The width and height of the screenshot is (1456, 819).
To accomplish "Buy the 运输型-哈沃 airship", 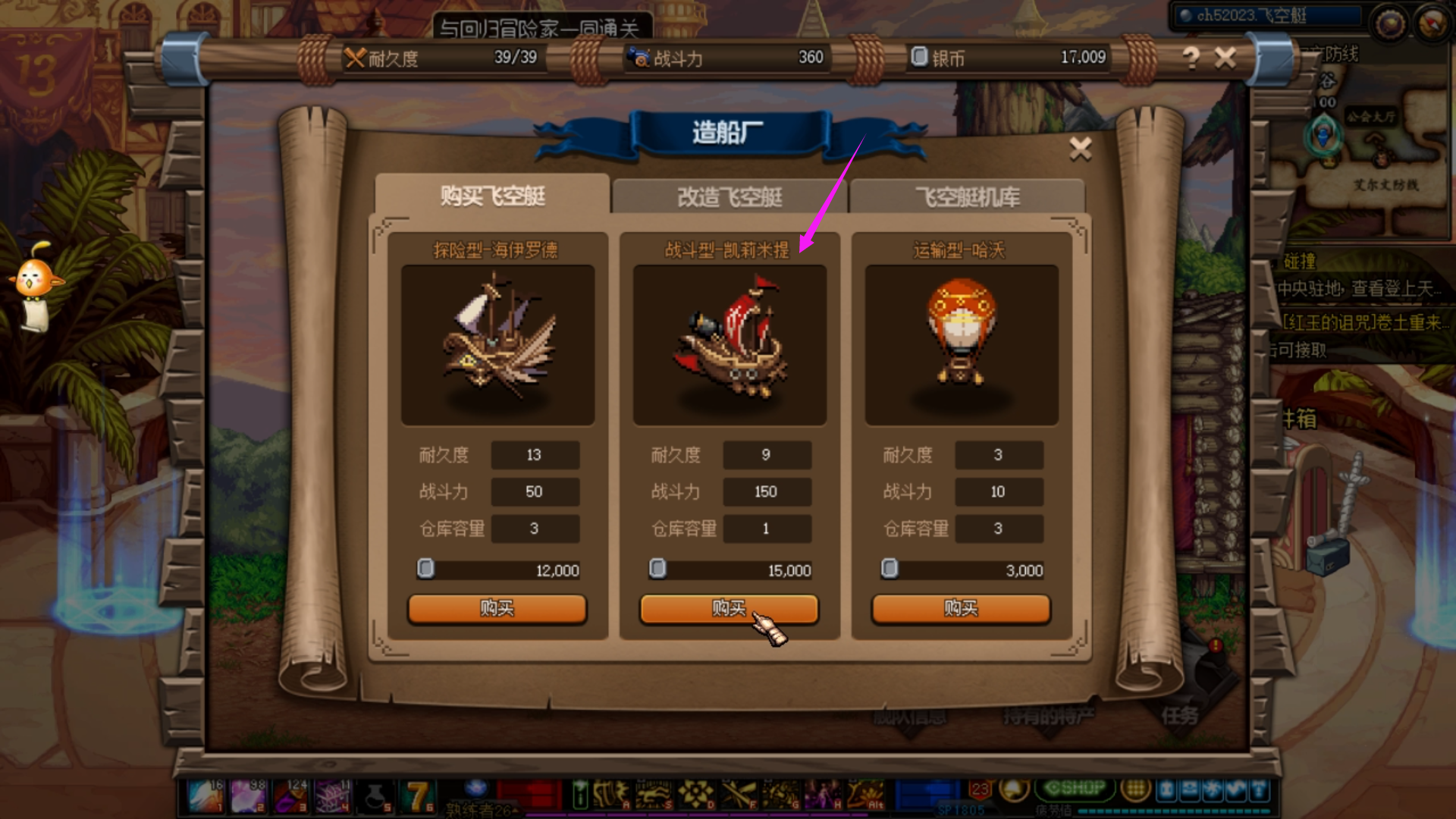I will pos(961,608).
